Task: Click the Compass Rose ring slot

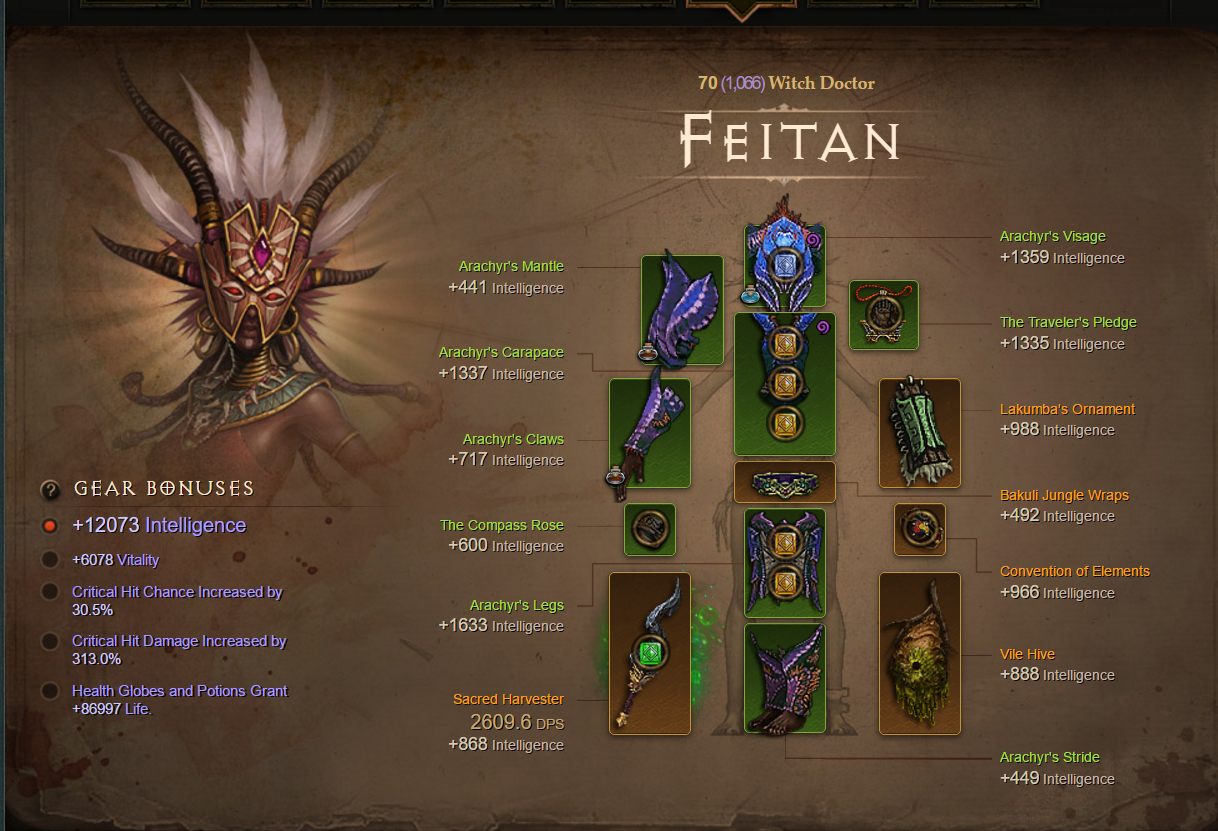Action: coord(650,529)
